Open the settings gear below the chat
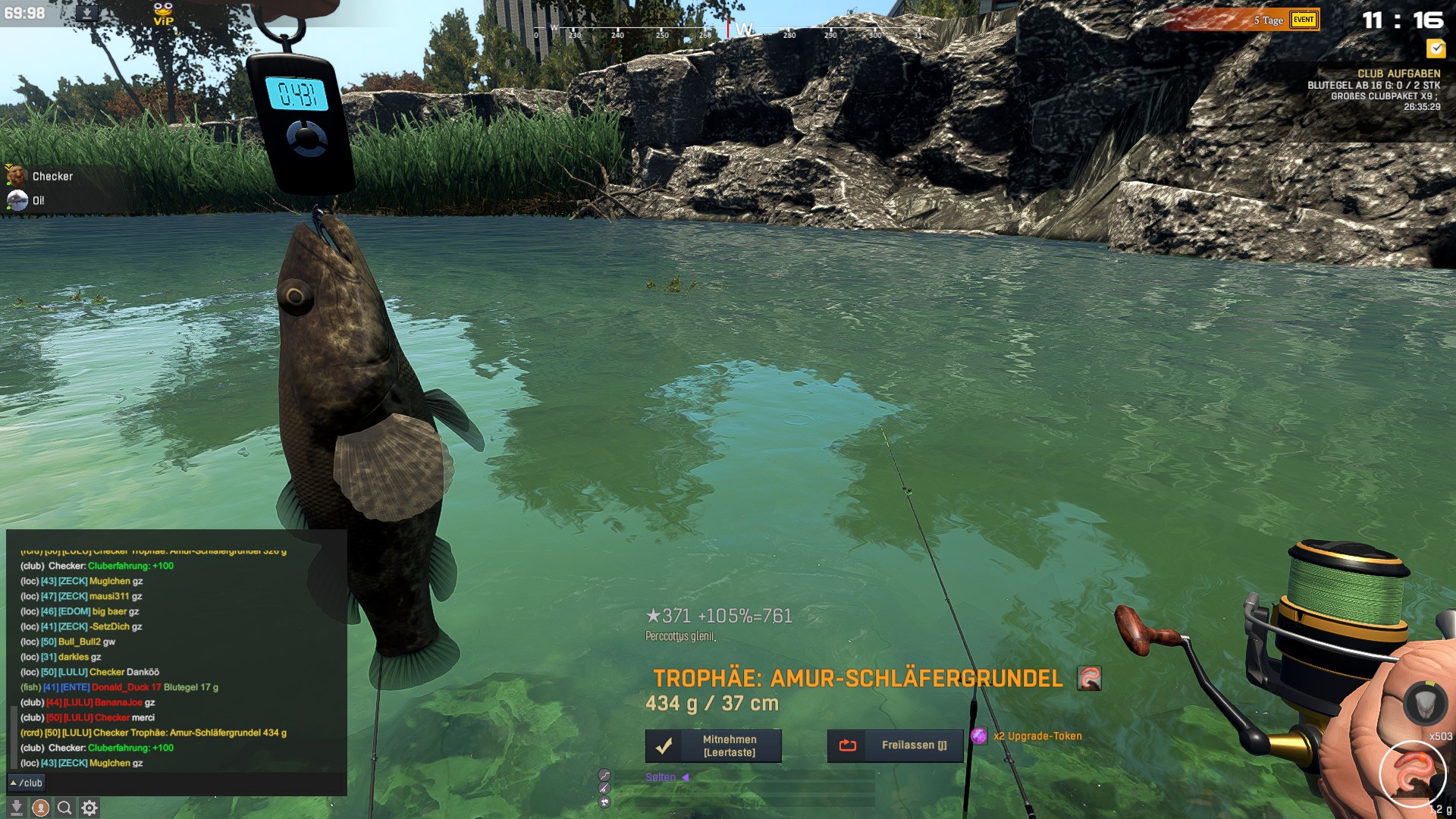 [x=89, y=808]
